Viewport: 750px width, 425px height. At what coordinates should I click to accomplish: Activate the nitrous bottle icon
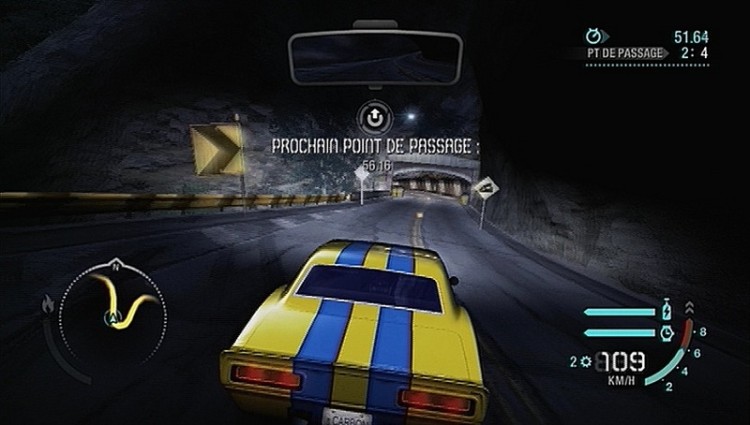(x=666, y=310)
